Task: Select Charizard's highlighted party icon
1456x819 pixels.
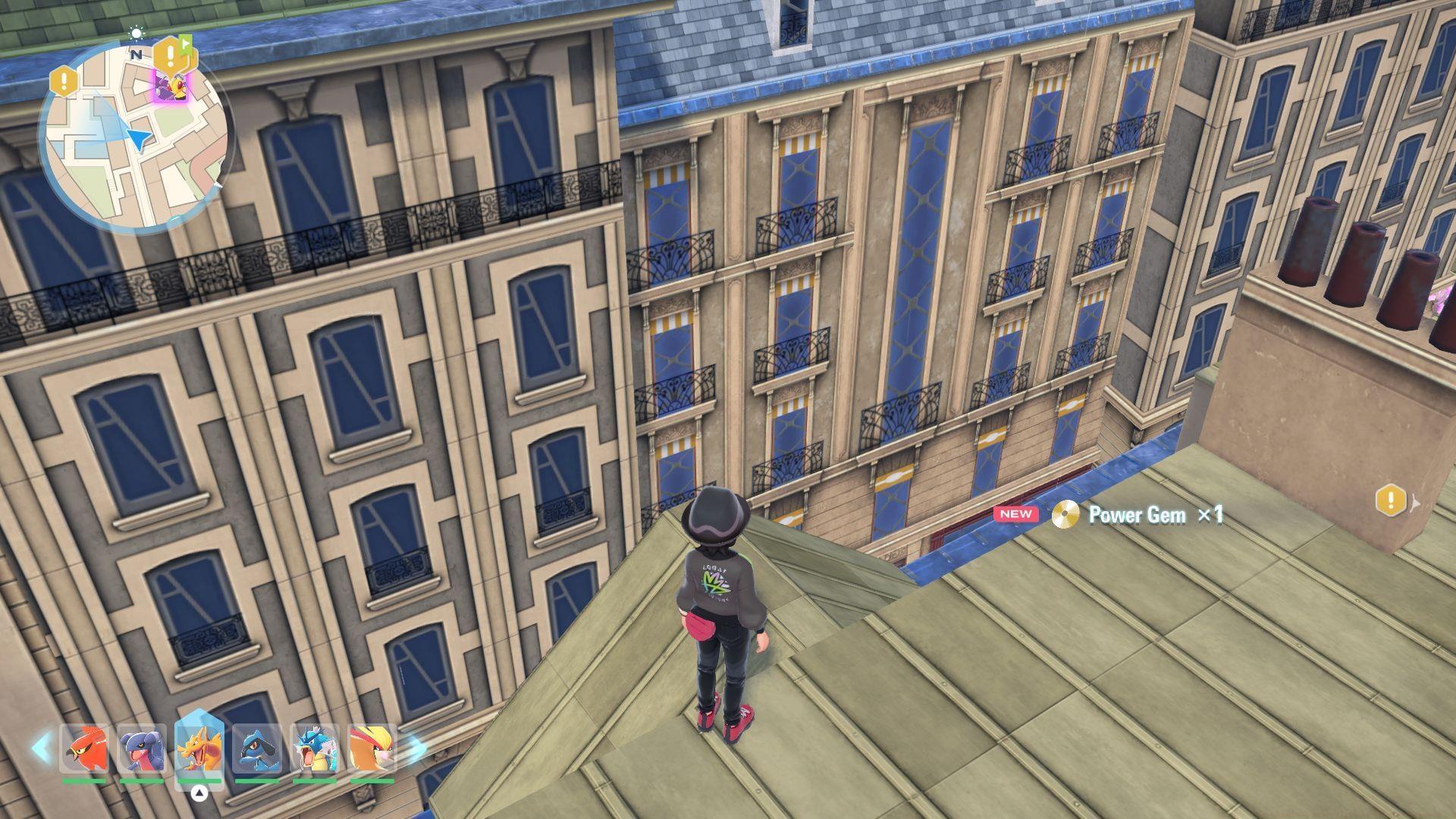Action: click(201, 747)
